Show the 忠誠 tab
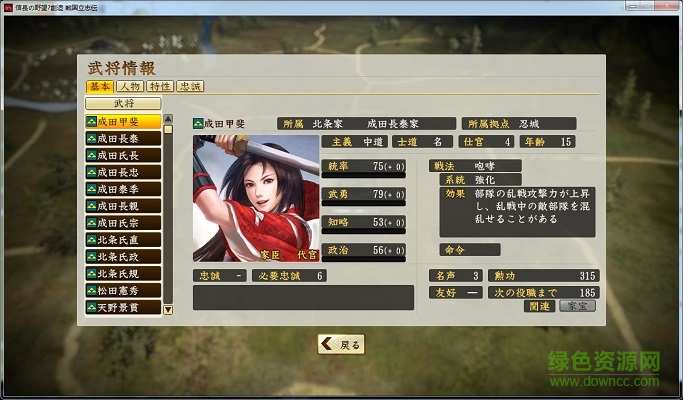The width and height of the screenshot is (683, 400). pos(190,87)
